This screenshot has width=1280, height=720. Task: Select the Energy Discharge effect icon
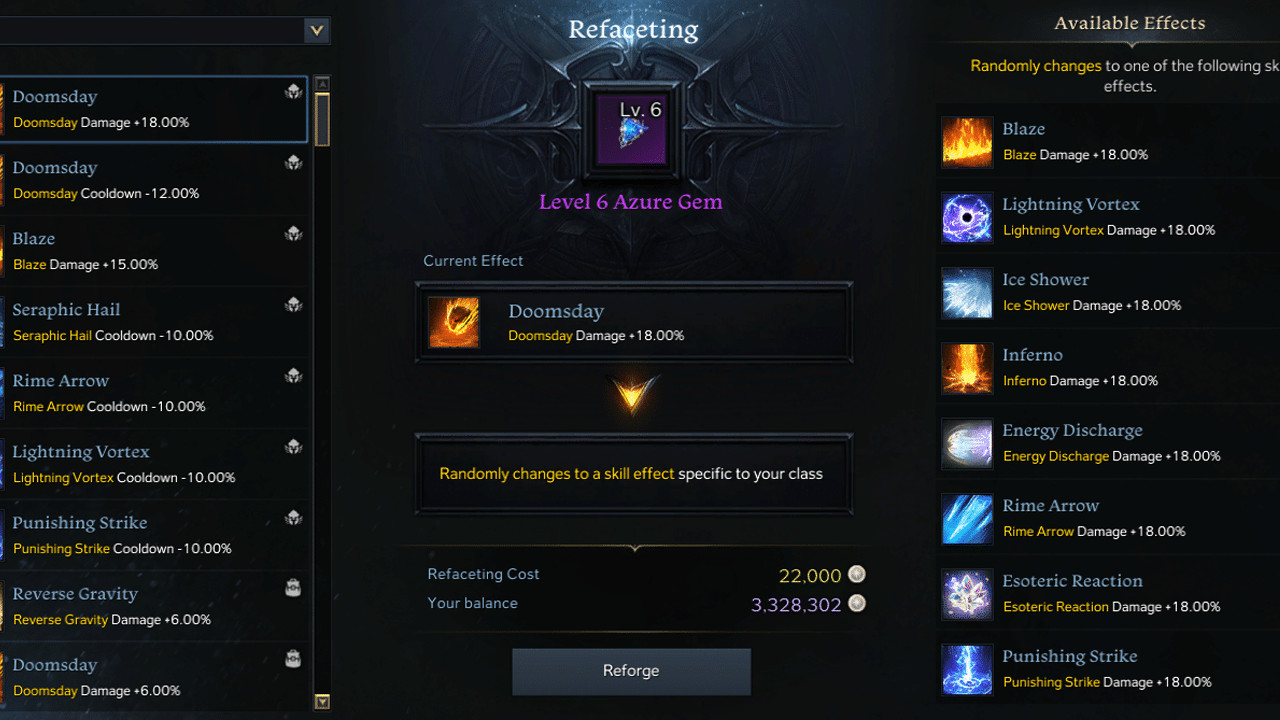tap(966, 444)
